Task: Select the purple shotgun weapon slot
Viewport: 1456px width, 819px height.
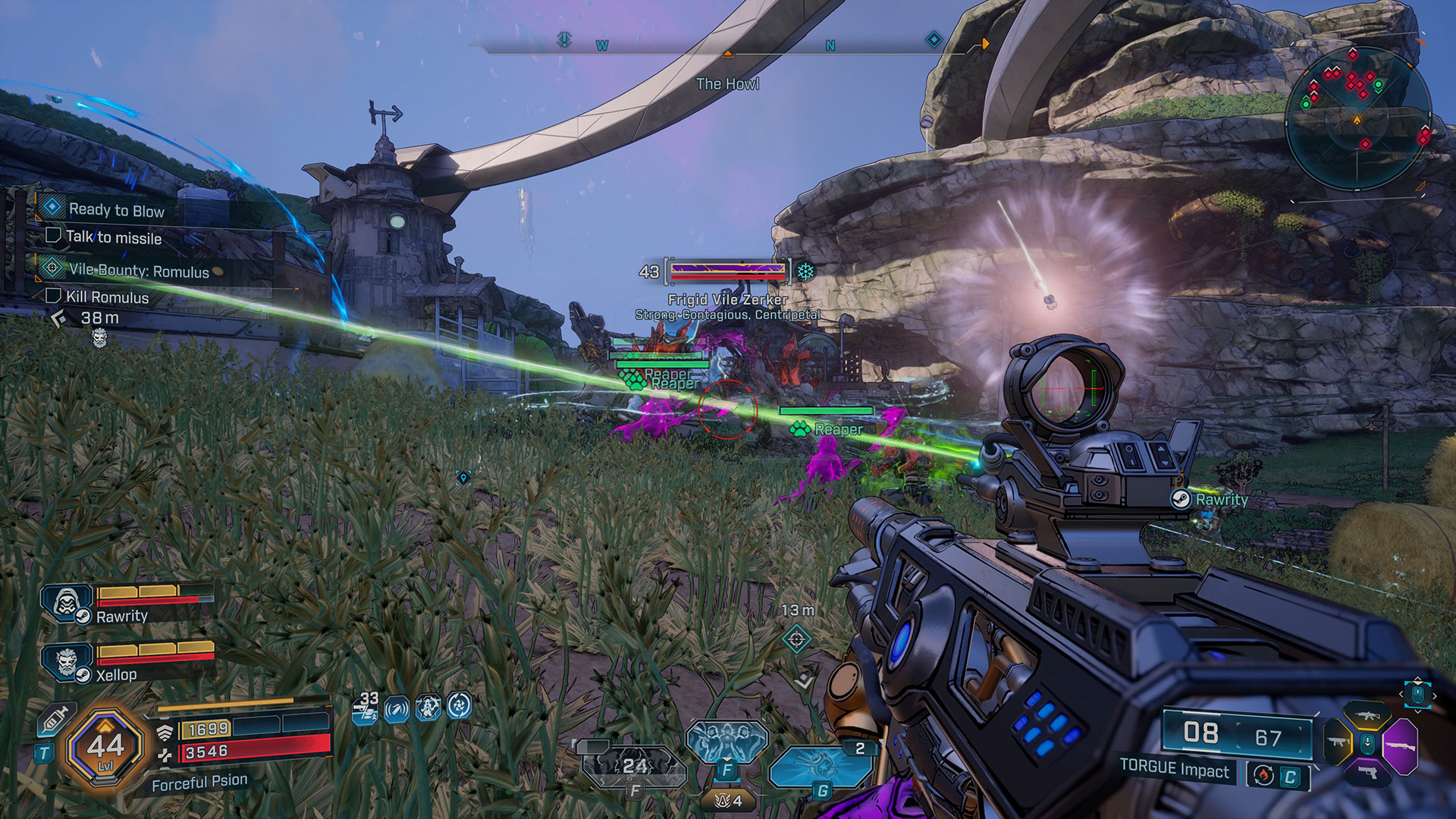Action: click(x=1400, y=746)
